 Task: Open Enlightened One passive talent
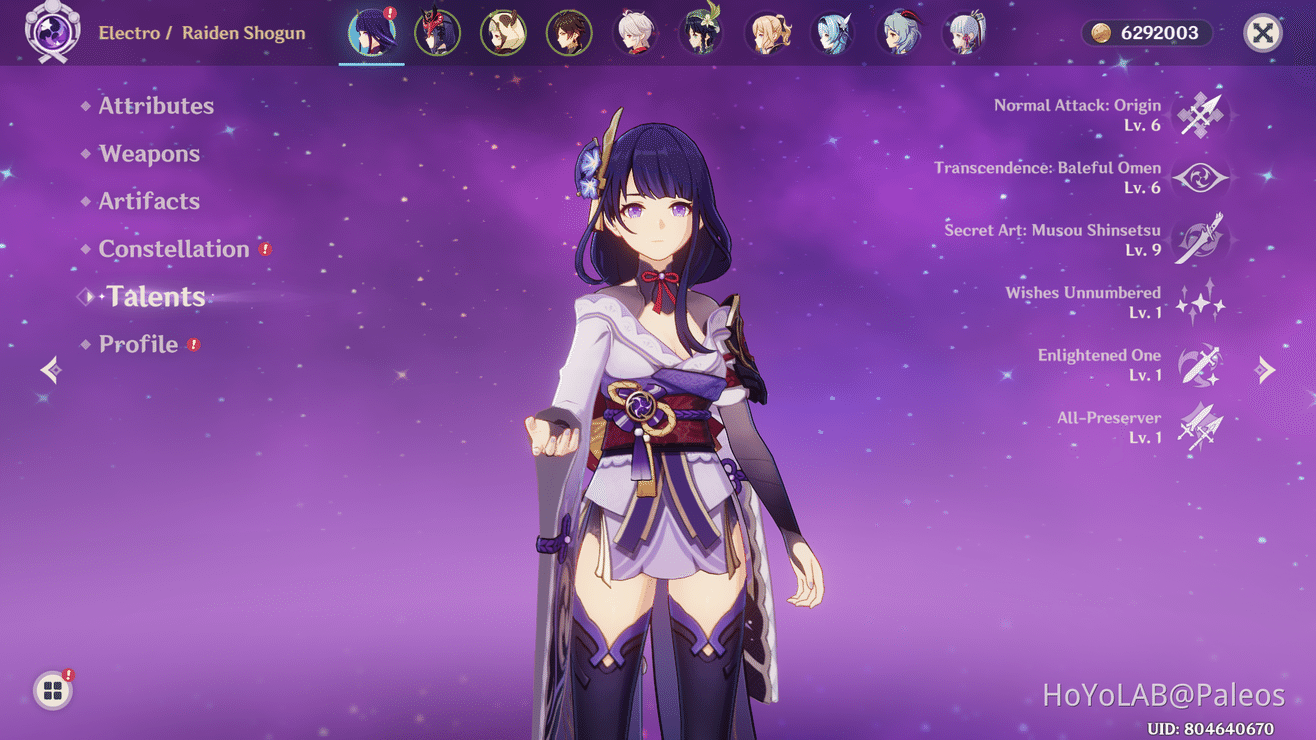pyautogui.click(x=1199, y=365)
